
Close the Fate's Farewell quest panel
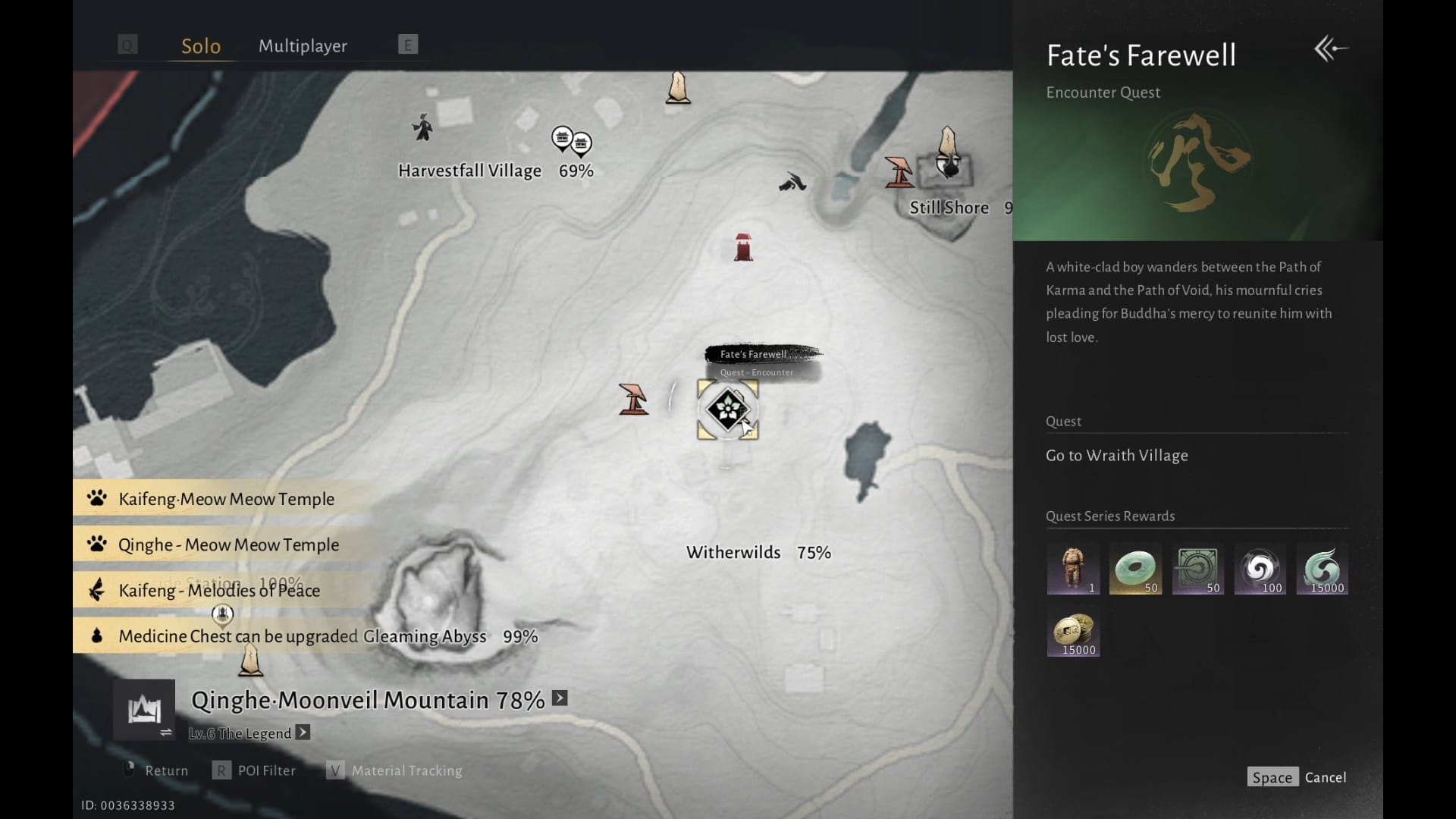[1331, 49]
